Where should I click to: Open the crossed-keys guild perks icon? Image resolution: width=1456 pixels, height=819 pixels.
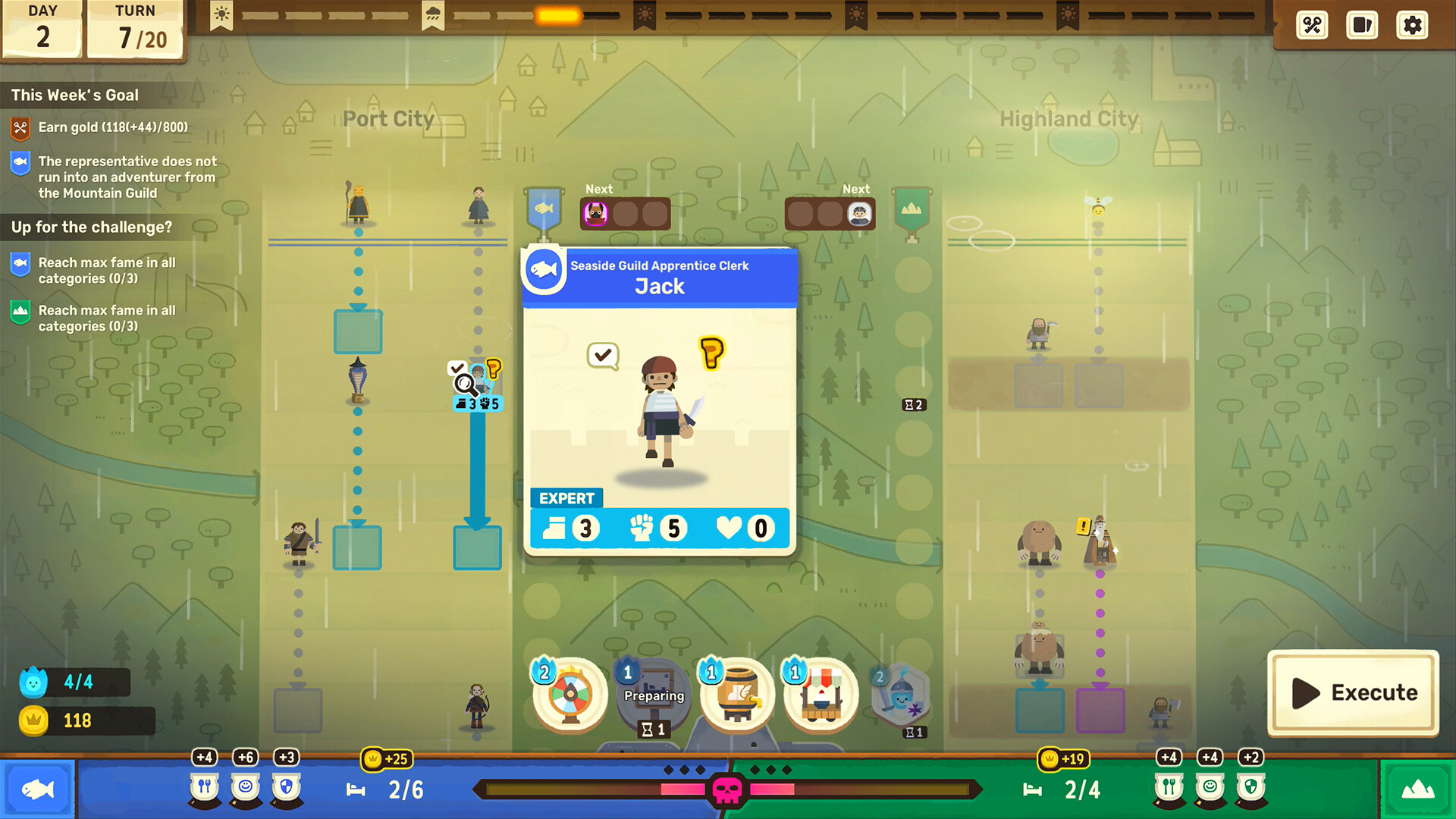point(1312,25)
